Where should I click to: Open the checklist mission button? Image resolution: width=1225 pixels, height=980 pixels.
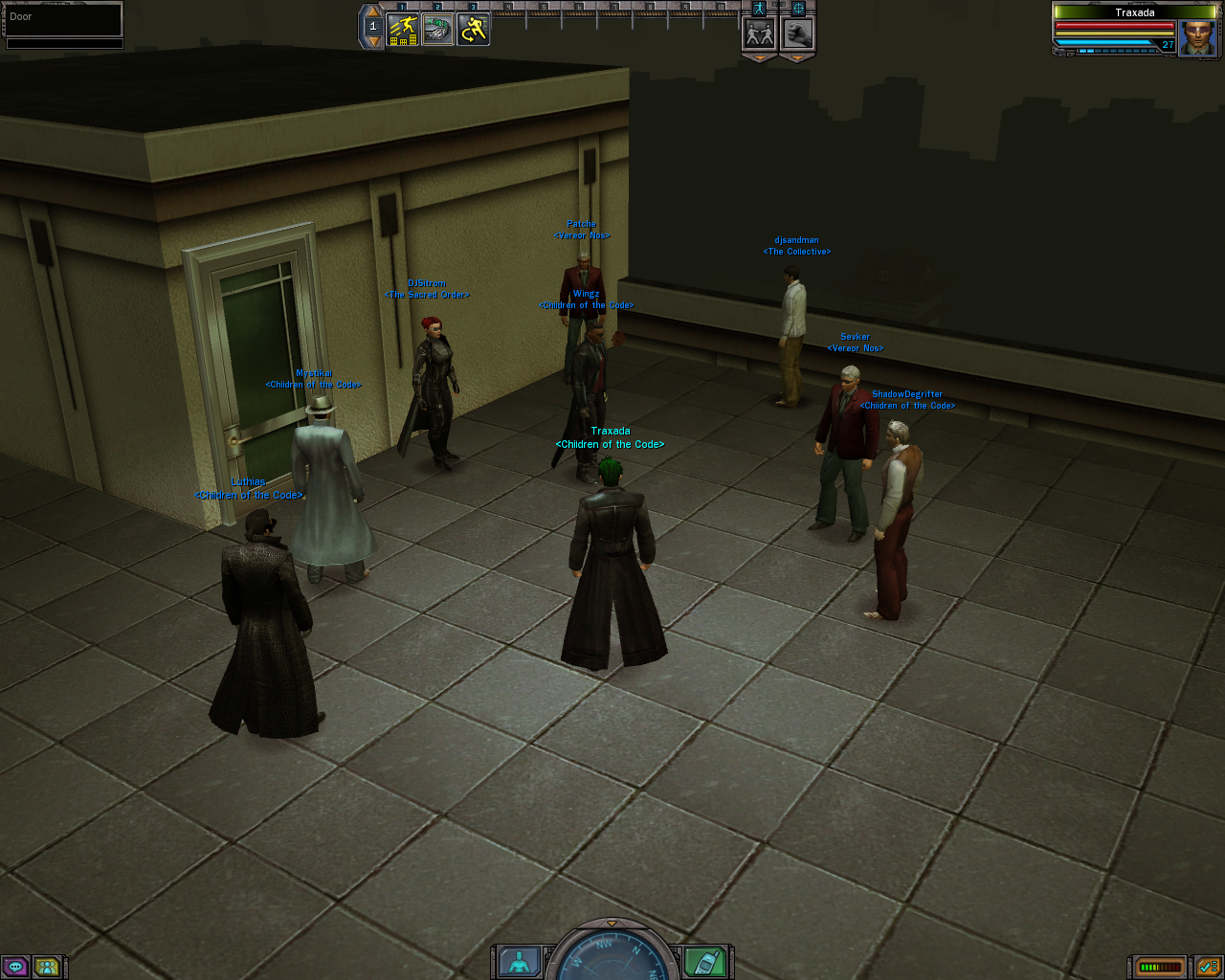(x=1207, y=967)
